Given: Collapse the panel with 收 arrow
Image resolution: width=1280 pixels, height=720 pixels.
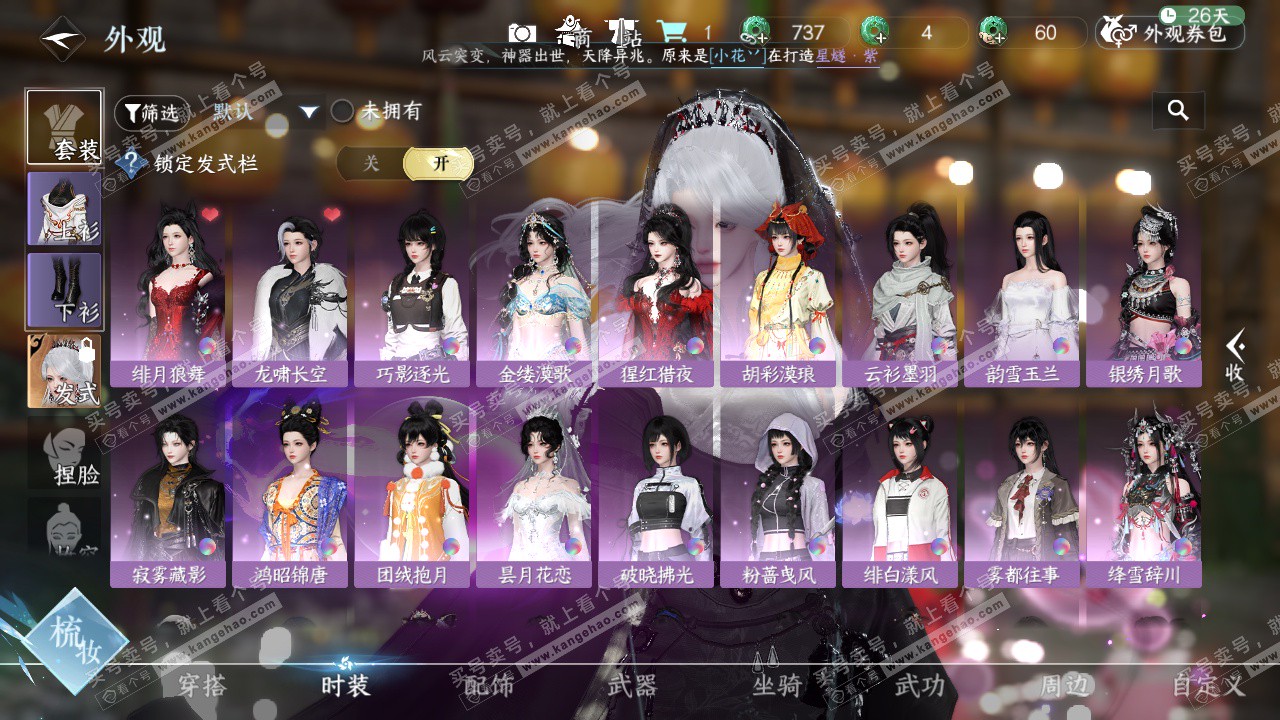Looking at the screenshot, I should click(1236, 356).
